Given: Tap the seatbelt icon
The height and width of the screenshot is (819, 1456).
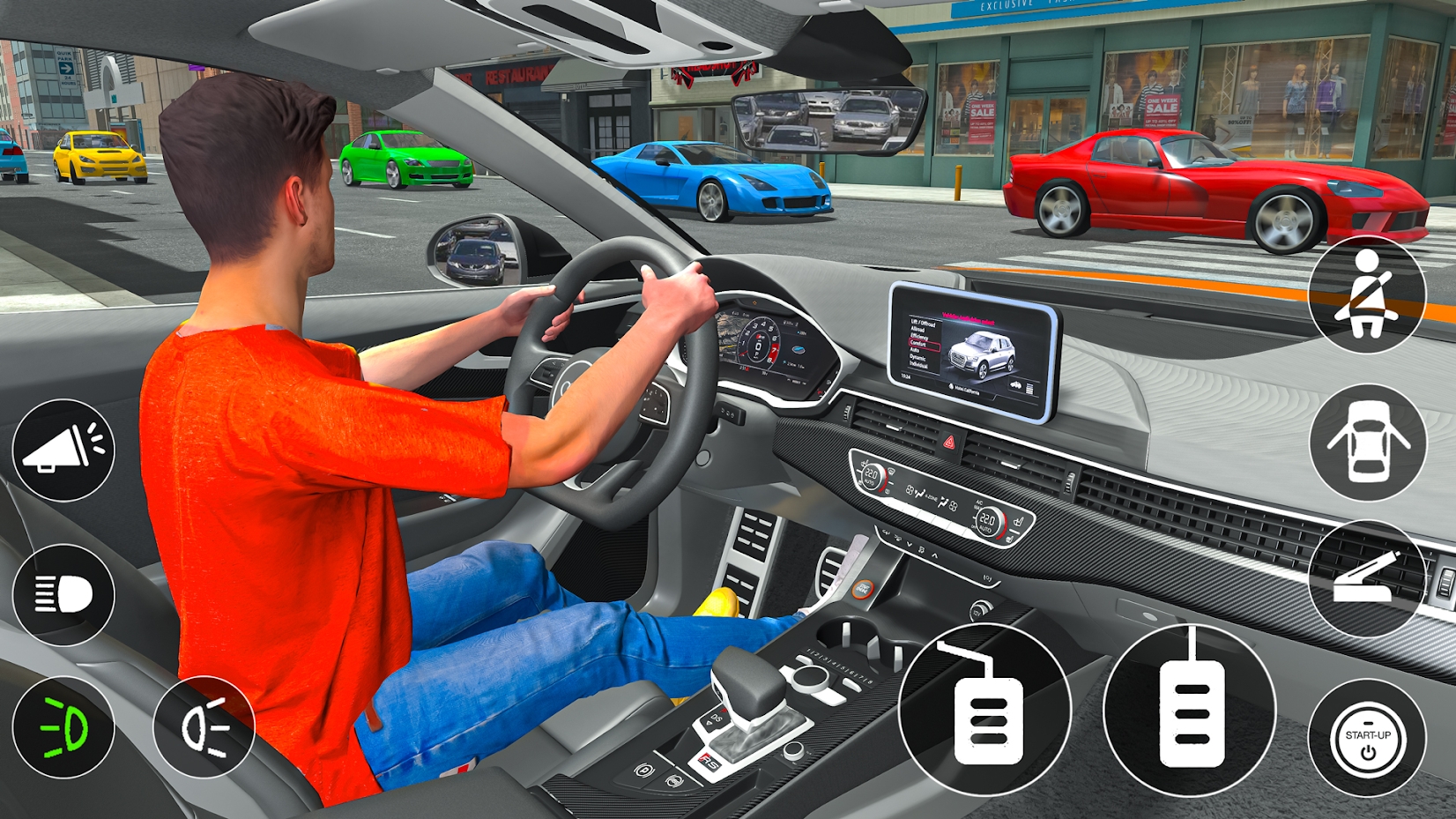Looking at the screenshot, I should pos(1367,294).
